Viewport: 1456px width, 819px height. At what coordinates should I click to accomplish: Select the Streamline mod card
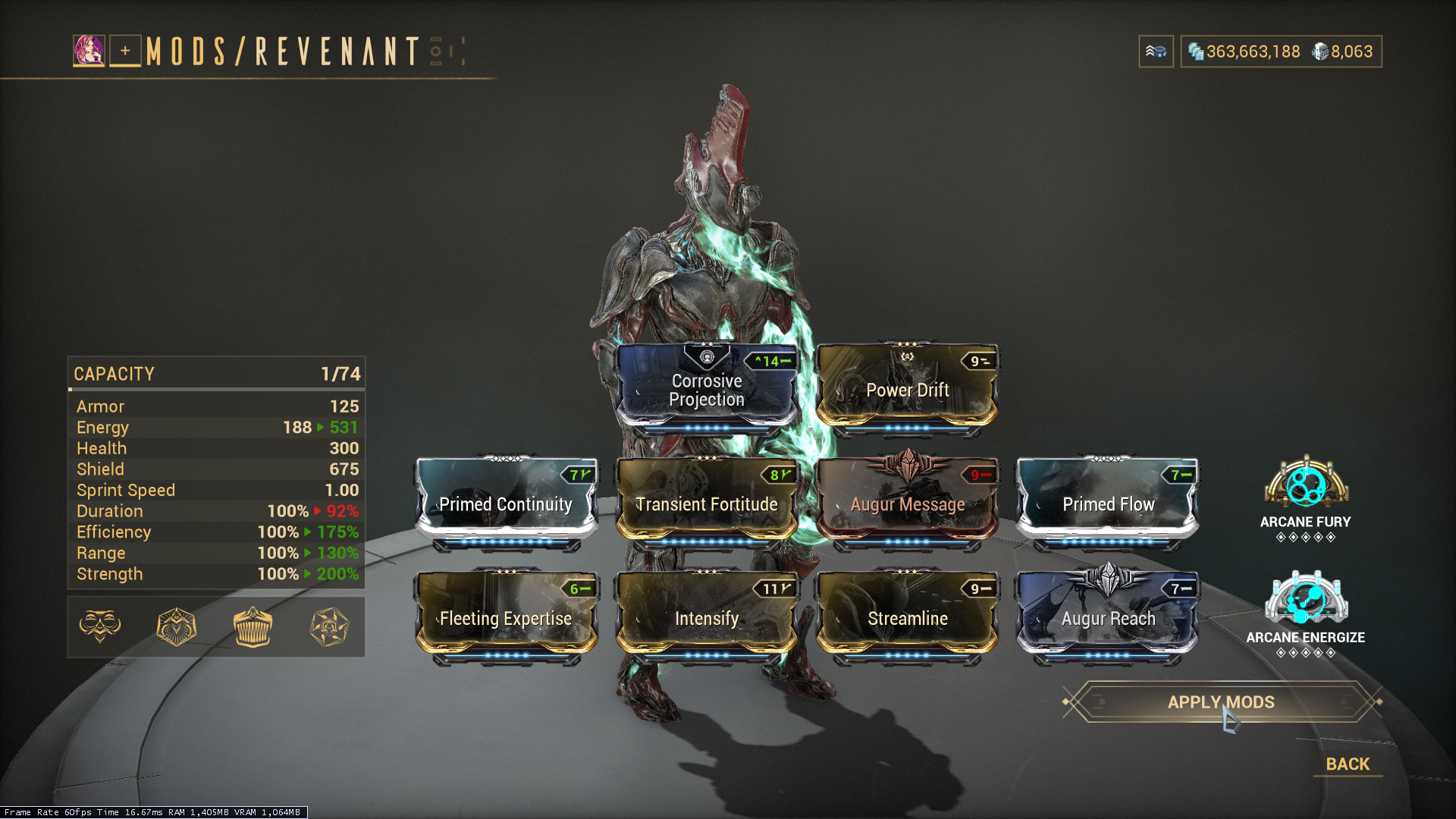(x=907, y=617)
